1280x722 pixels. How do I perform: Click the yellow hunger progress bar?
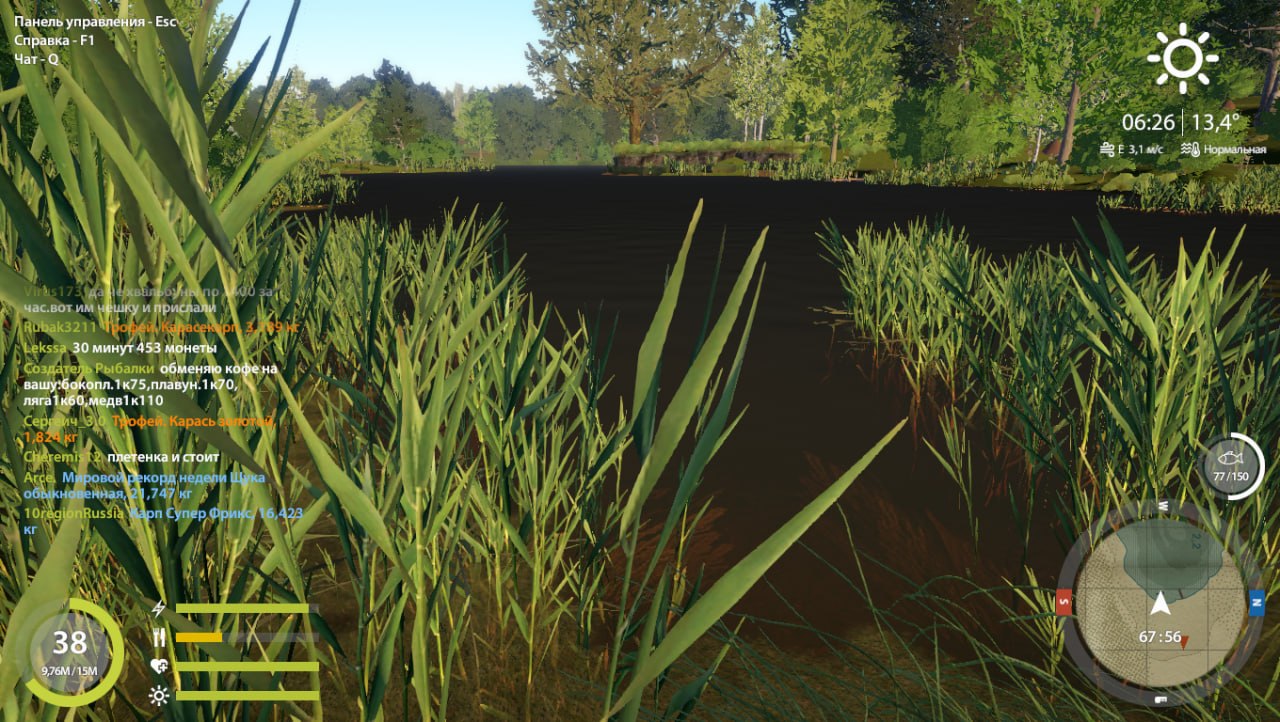200,636
